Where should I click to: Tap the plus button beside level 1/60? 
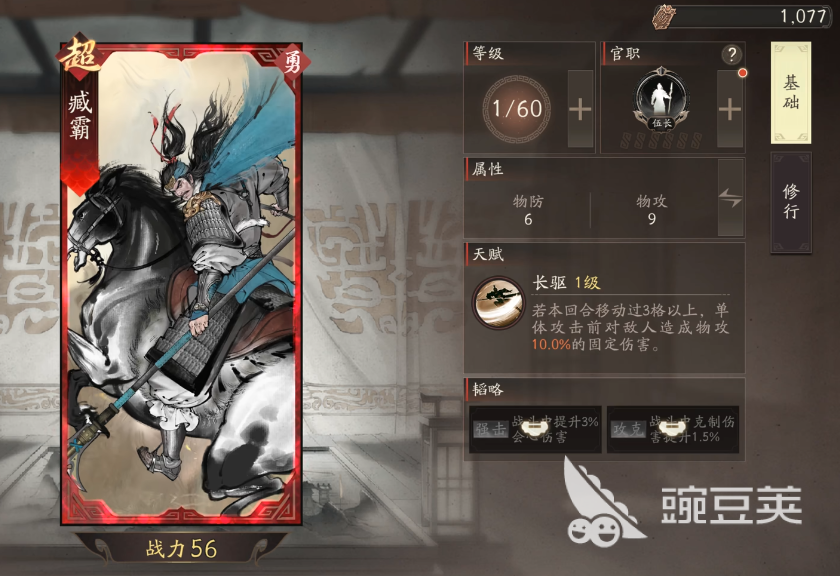point(580,109)
